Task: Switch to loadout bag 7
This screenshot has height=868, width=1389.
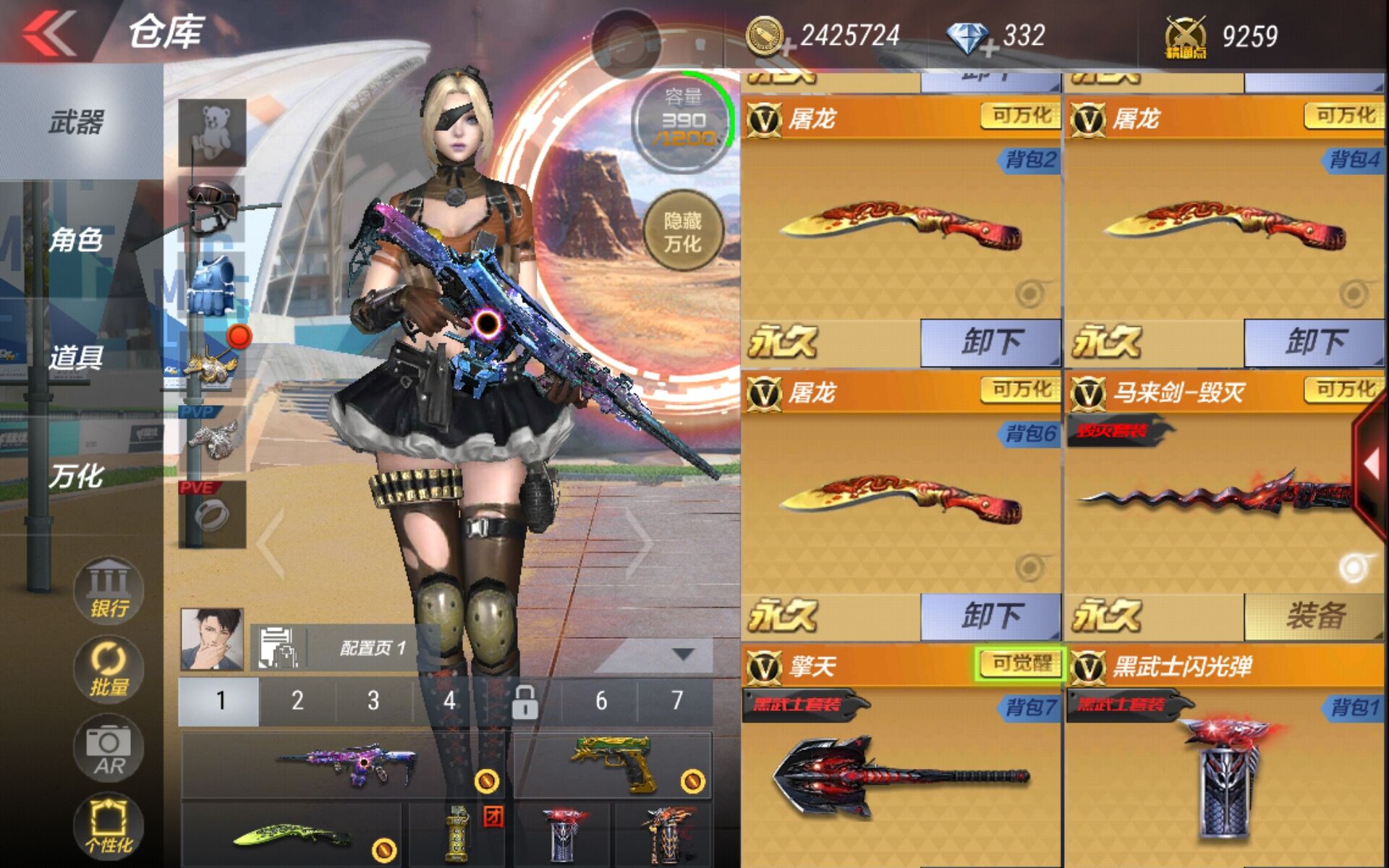Action: [676, 700]
